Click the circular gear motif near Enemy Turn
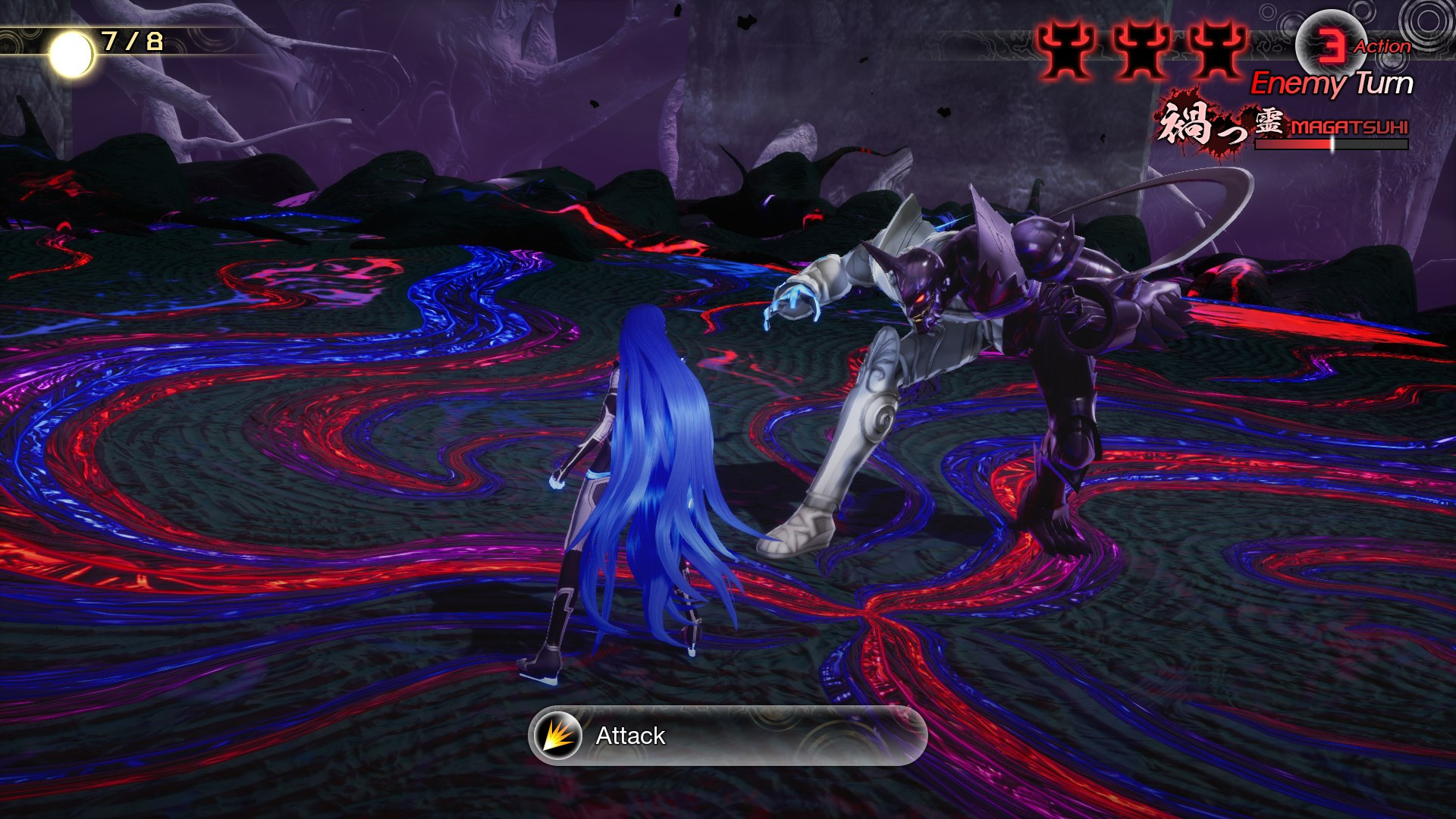Image resolution: width=1456 pixels, height=819 pixels. click(1429, 23)
